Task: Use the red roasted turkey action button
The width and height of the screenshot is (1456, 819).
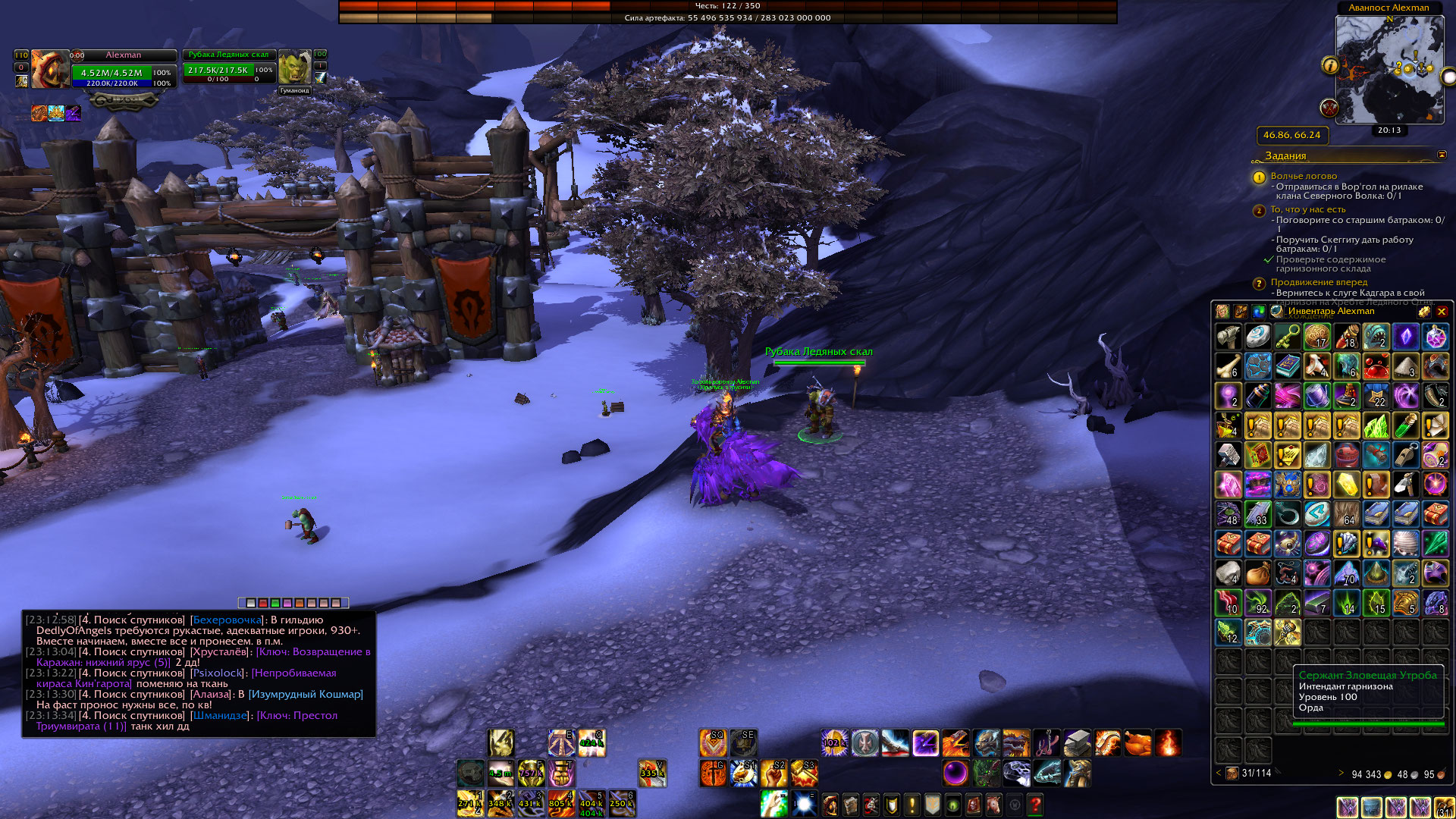Action: pos(1137,743)
